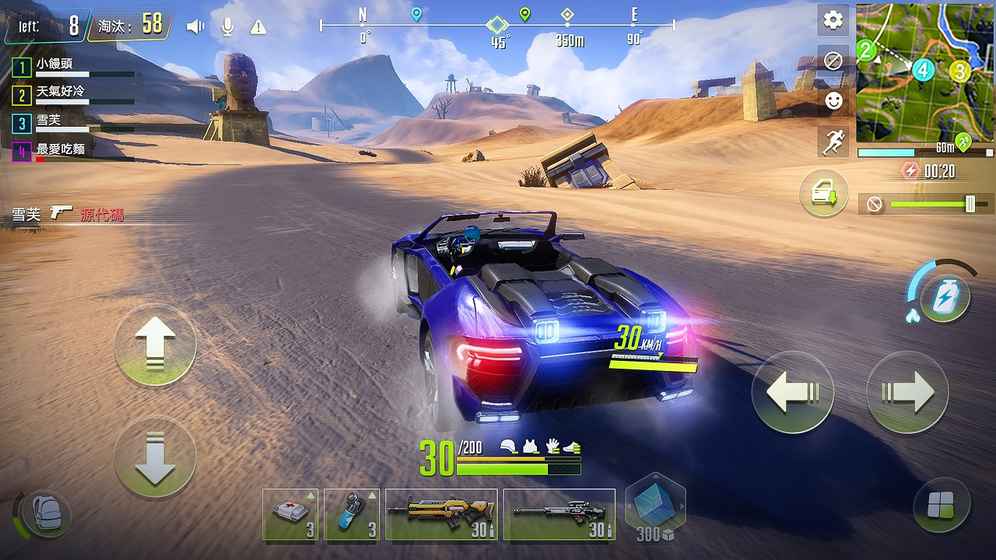Steer right with the right arrow
The height and width of the screenshot is (560, 996).
pos(906,393)
